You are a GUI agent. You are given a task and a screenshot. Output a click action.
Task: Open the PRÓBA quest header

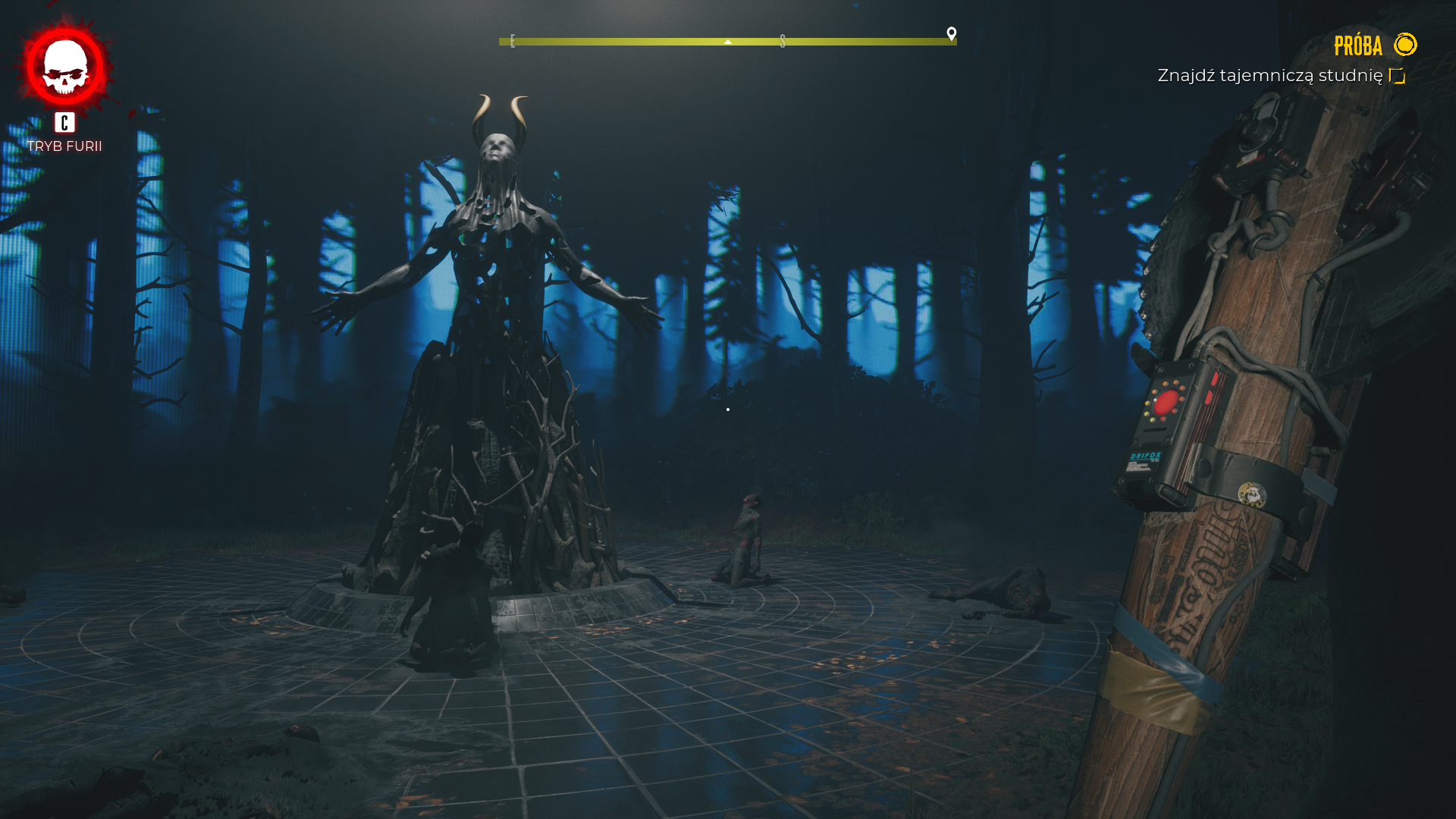tap(1358, 46)
